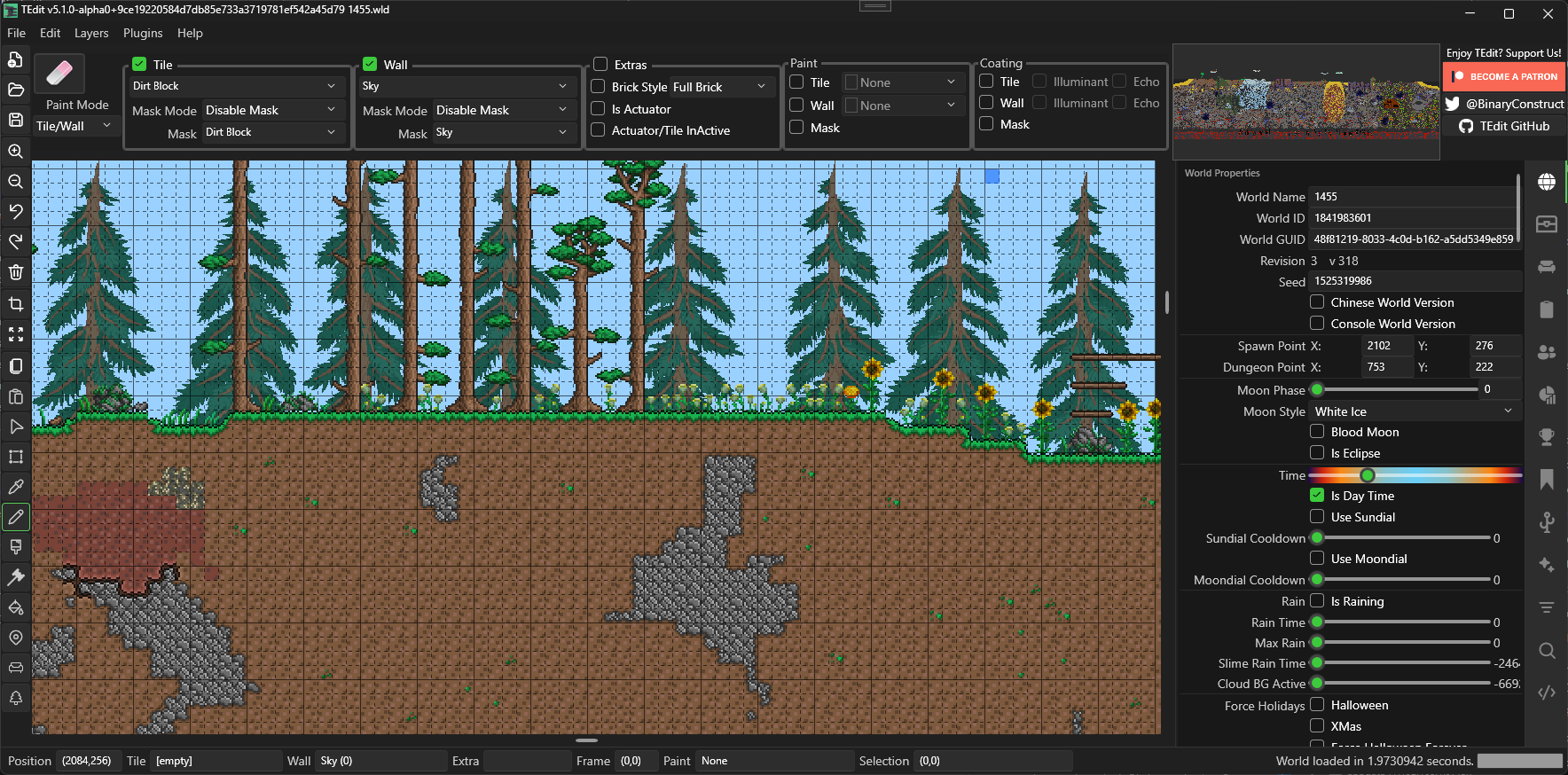Viewport: 1568px width, 775px height.
Task: Open the Layers menu
Action: click(x=91, y=33)
